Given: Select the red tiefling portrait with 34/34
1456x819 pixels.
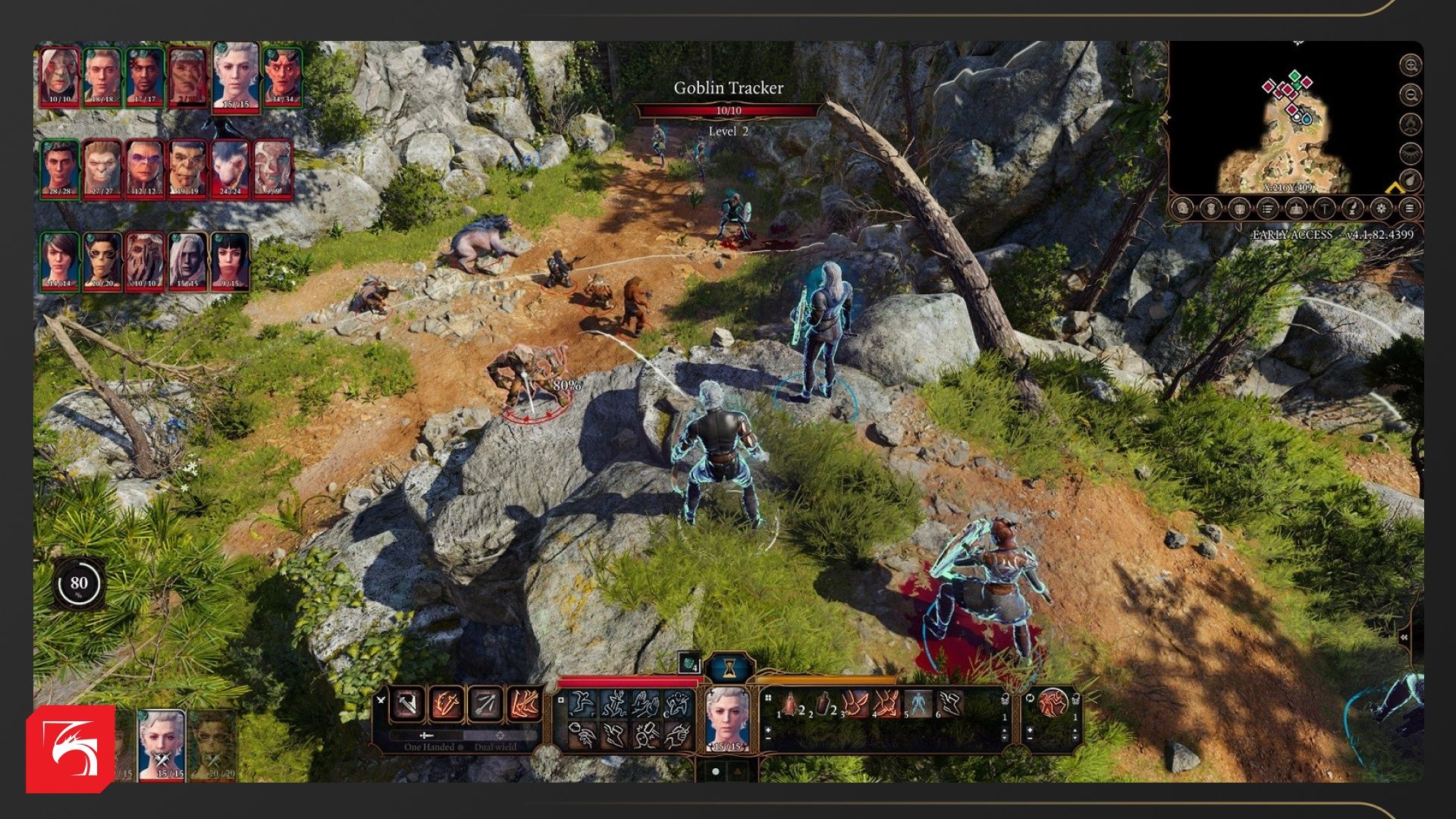Looking at the screenshot, I should coord(283,76).
